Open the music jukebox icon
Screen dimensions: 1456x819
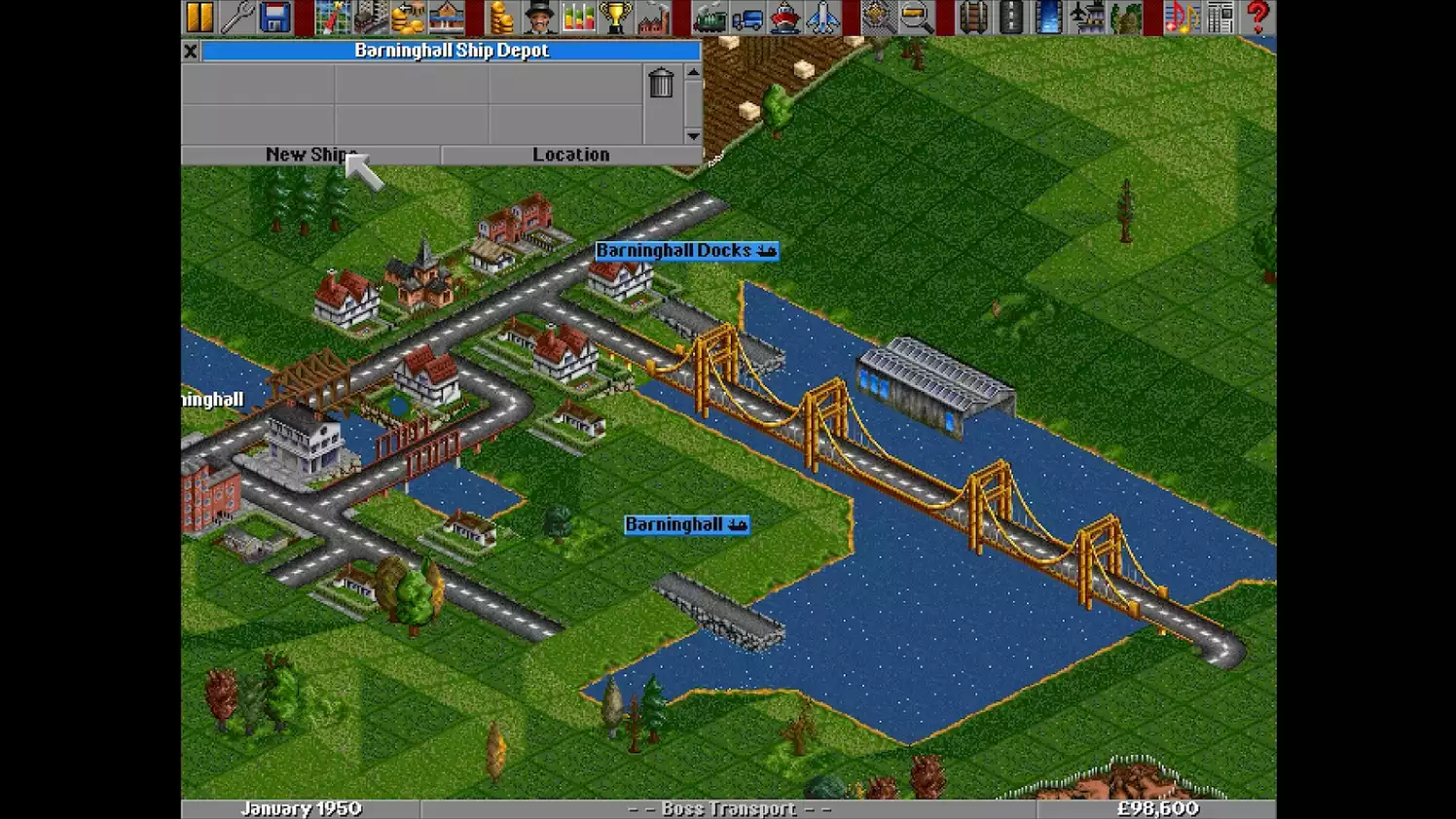click(1181, 16)
